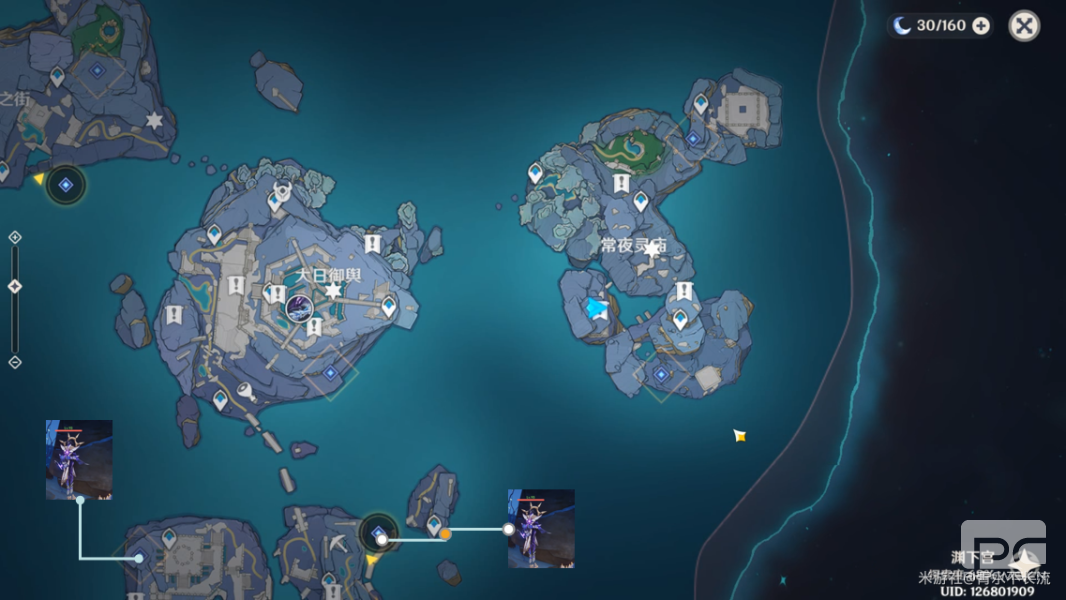The height and width of the screenshot is (600, 1066).
Task: Zoom in with the slider's plus button
Action: click(15, 237)
